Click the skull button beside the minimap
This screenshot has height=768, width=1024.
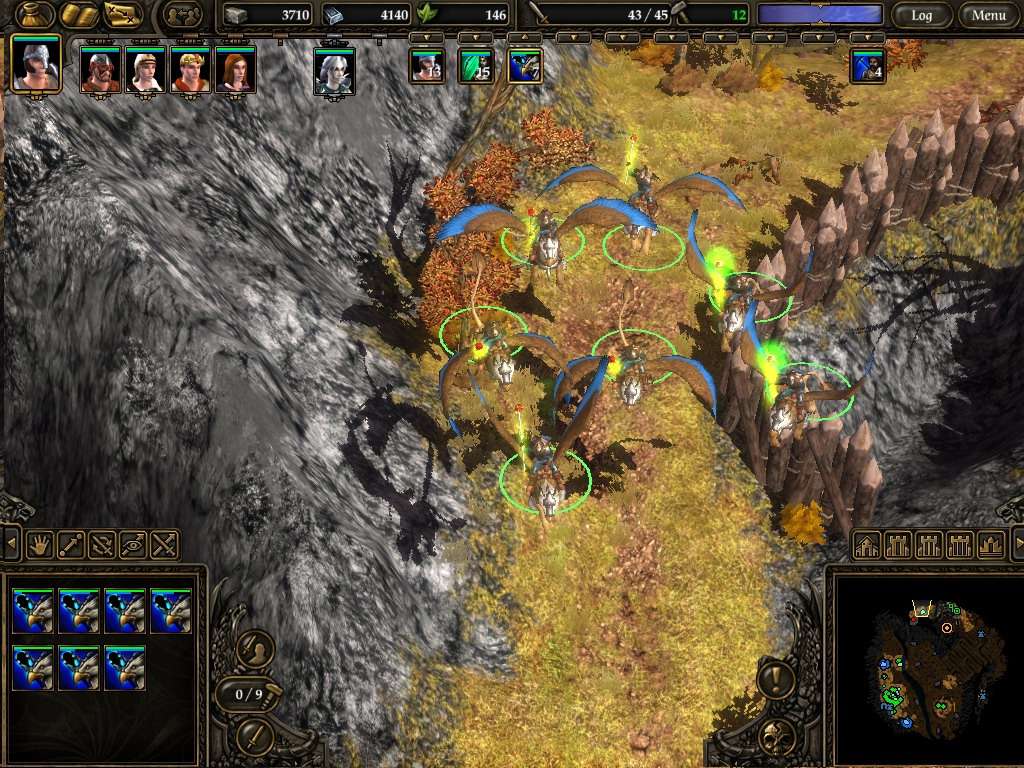tap(776, 738)
